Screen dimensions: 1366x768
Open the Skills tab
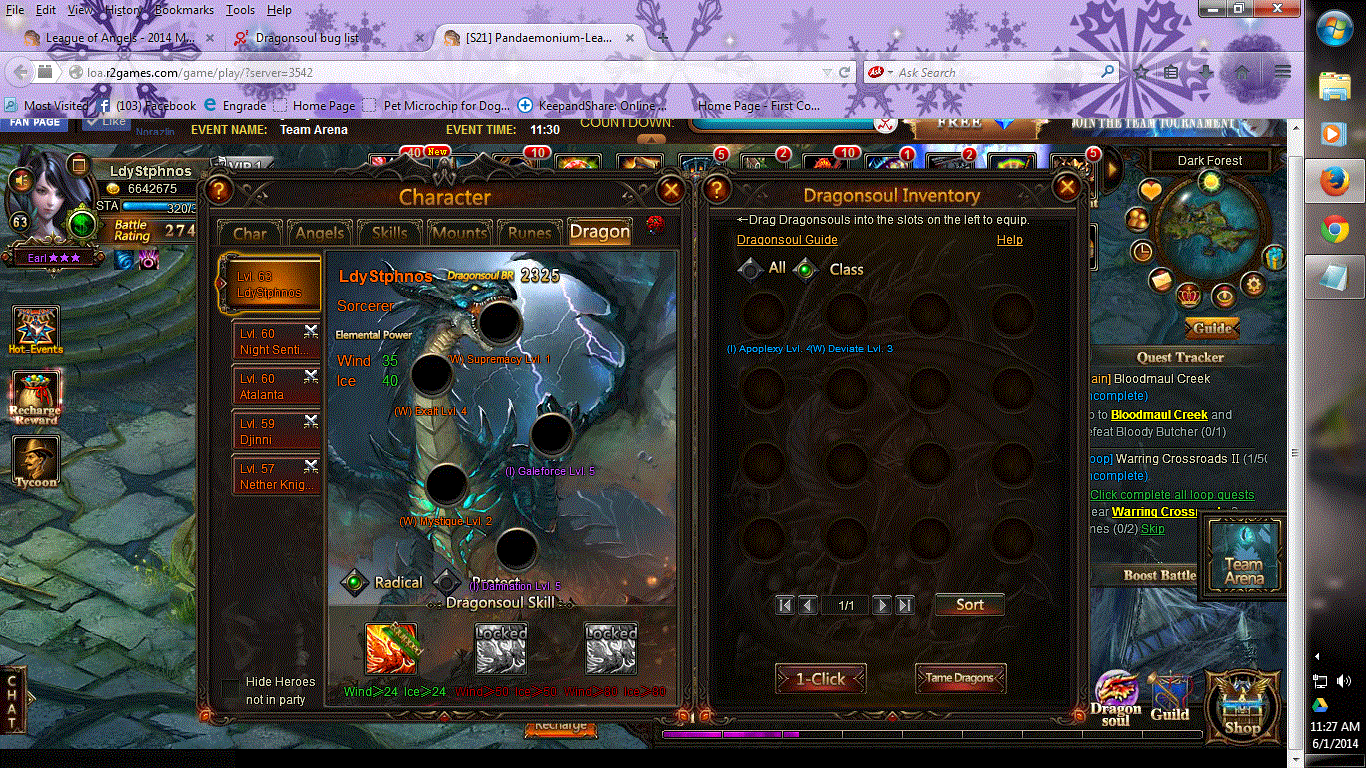[x=389, y=233]
